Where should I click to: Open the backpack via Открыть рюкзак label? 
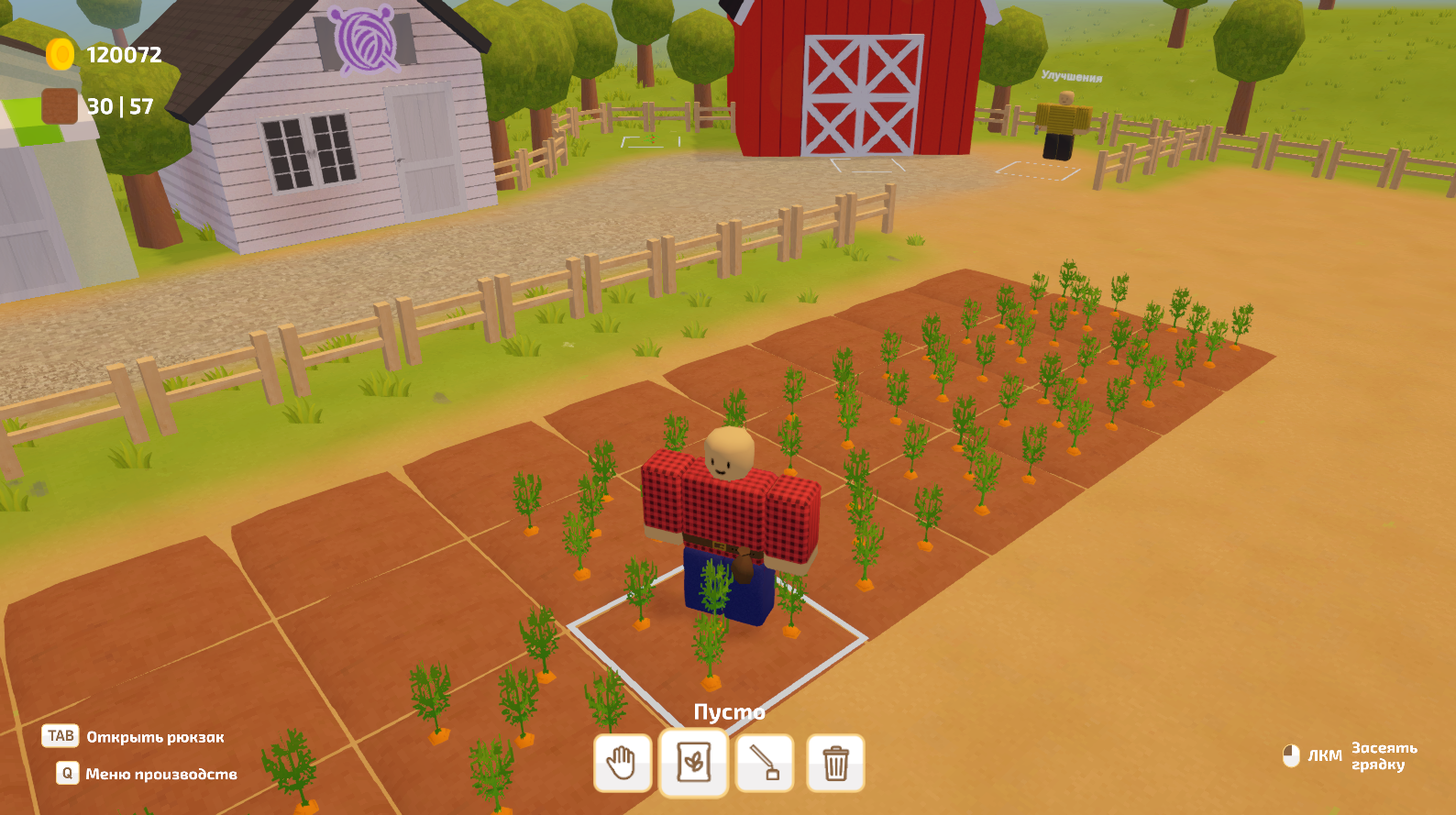point(154,736)
